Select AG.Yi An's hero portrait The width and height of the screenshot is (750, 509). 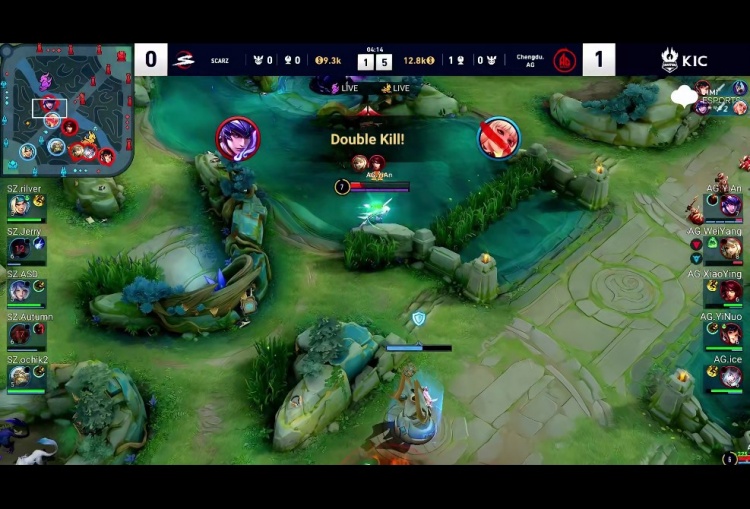pyautogui.click(x=731, y=206)
